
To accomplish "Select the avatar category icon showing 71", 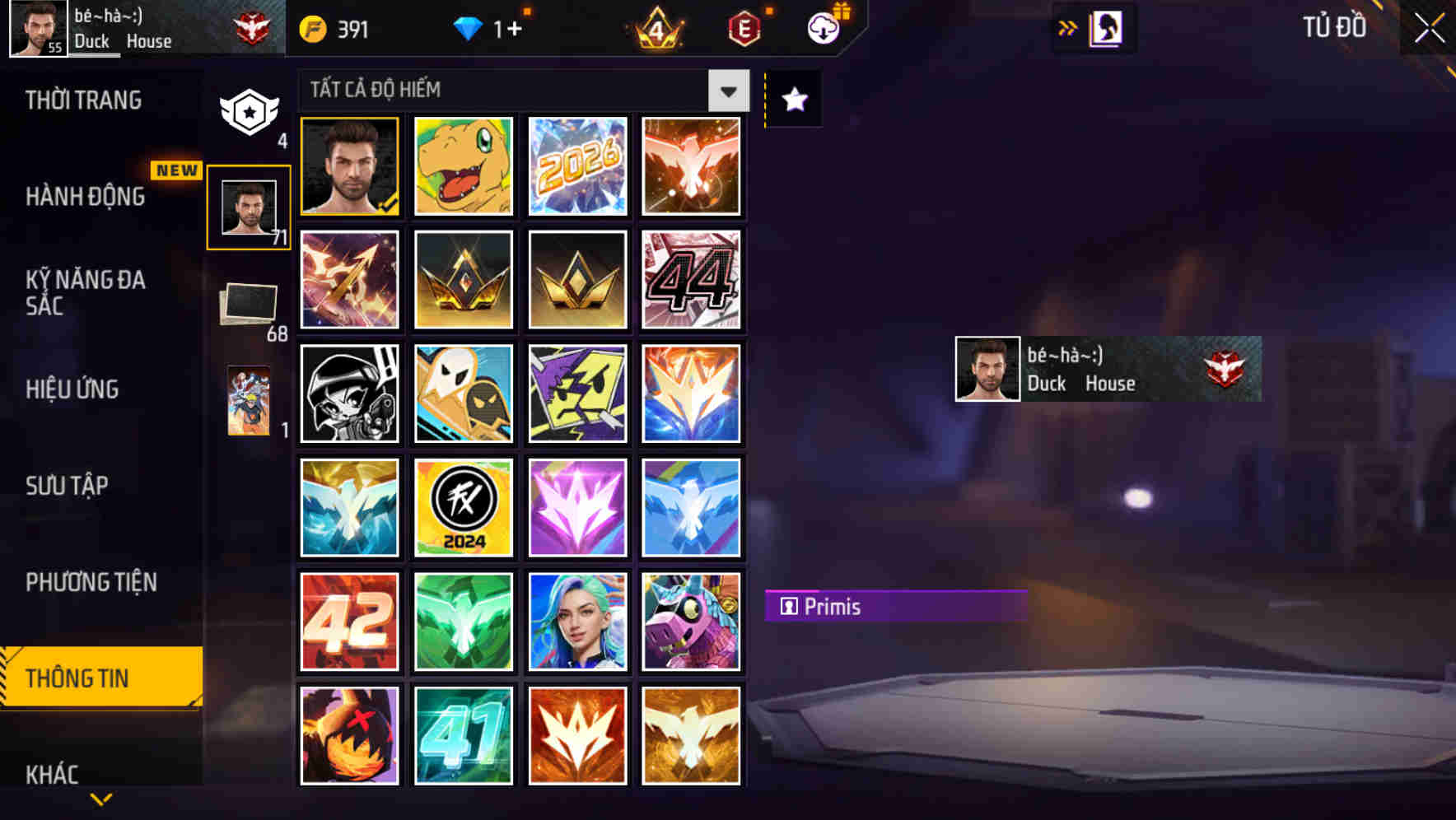I will point(249,206).
